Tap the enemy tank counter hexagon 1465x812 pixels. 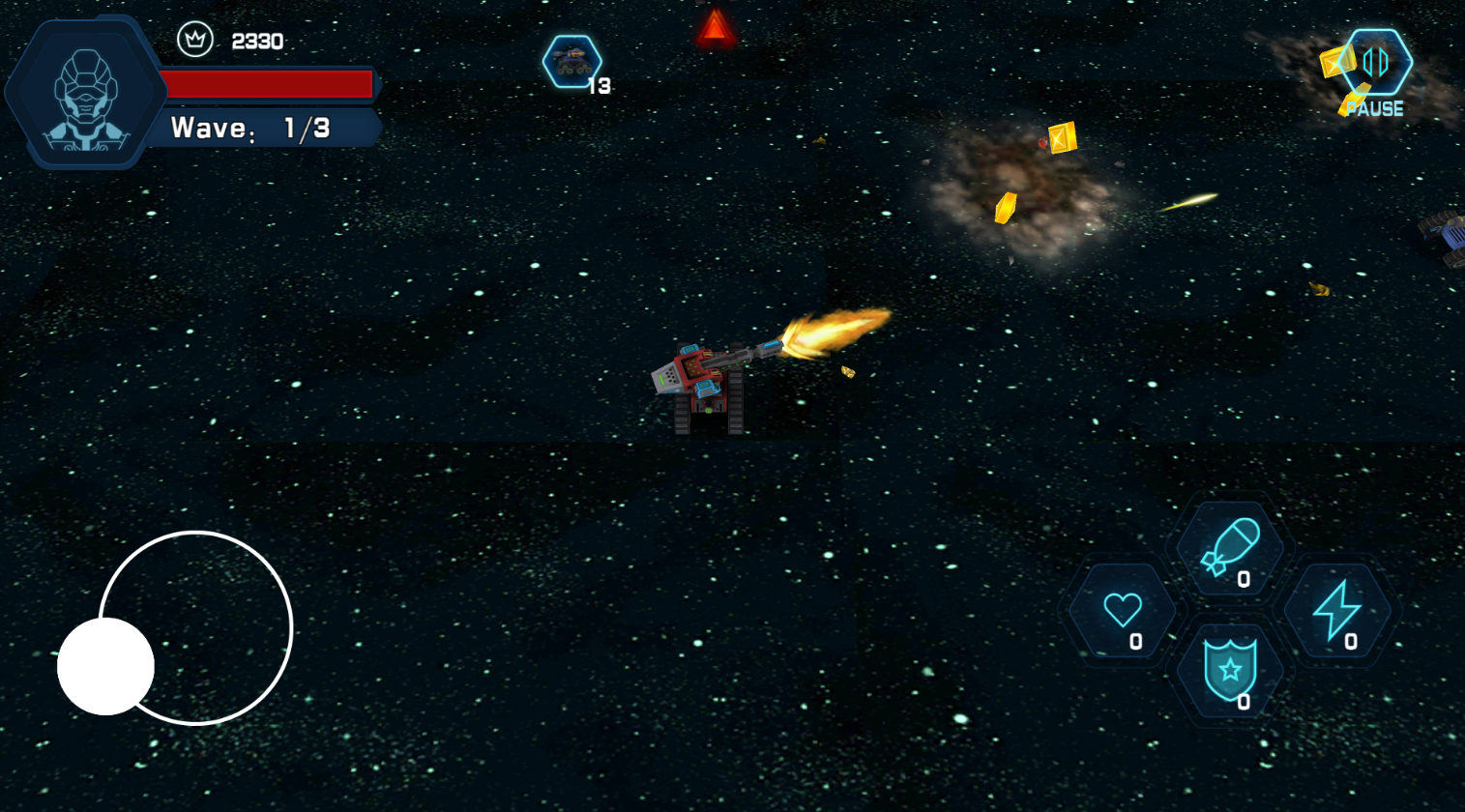(x=574, y=61)
